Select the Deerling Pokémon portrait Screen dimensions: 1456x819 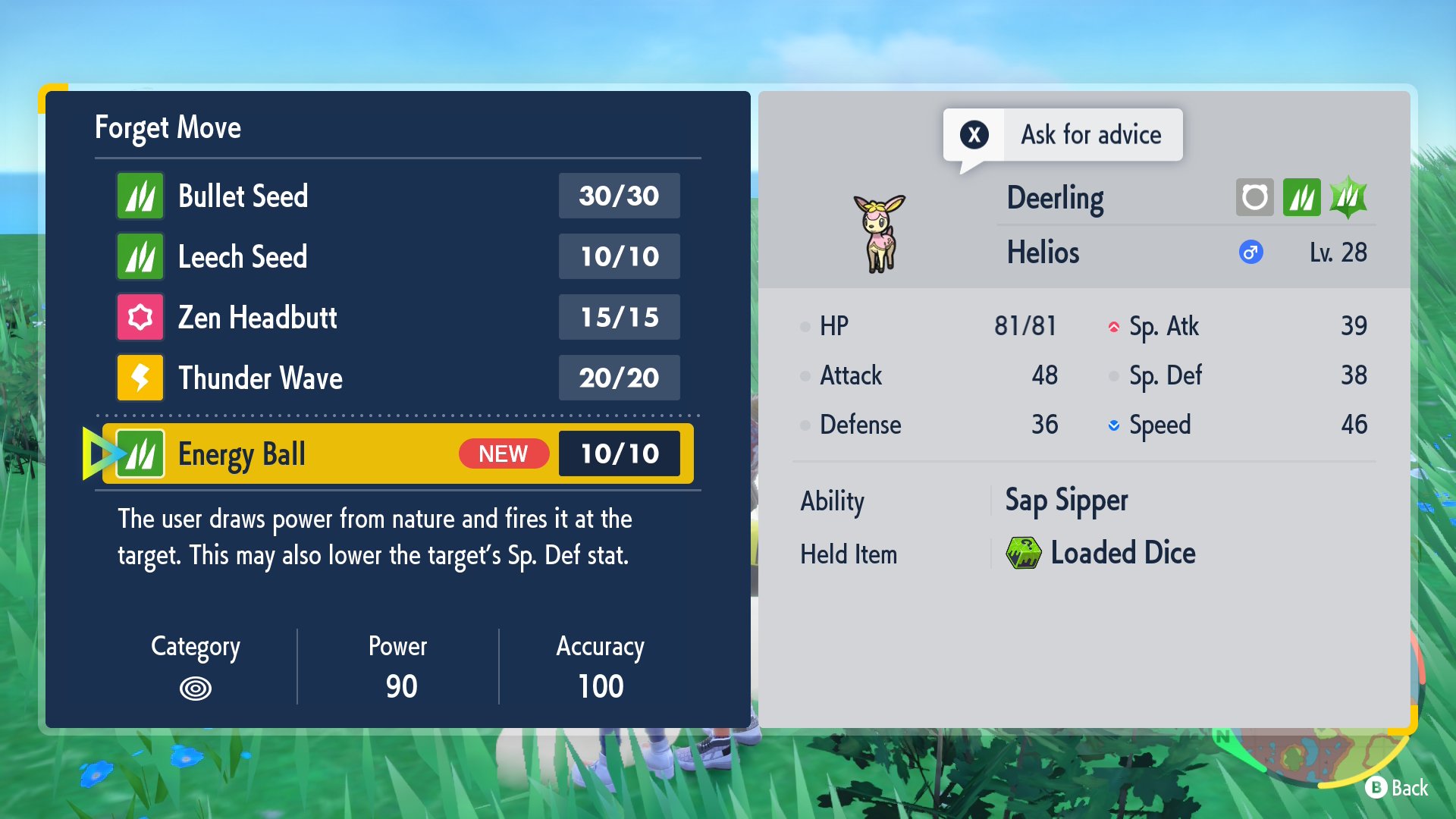coord(880,233)
